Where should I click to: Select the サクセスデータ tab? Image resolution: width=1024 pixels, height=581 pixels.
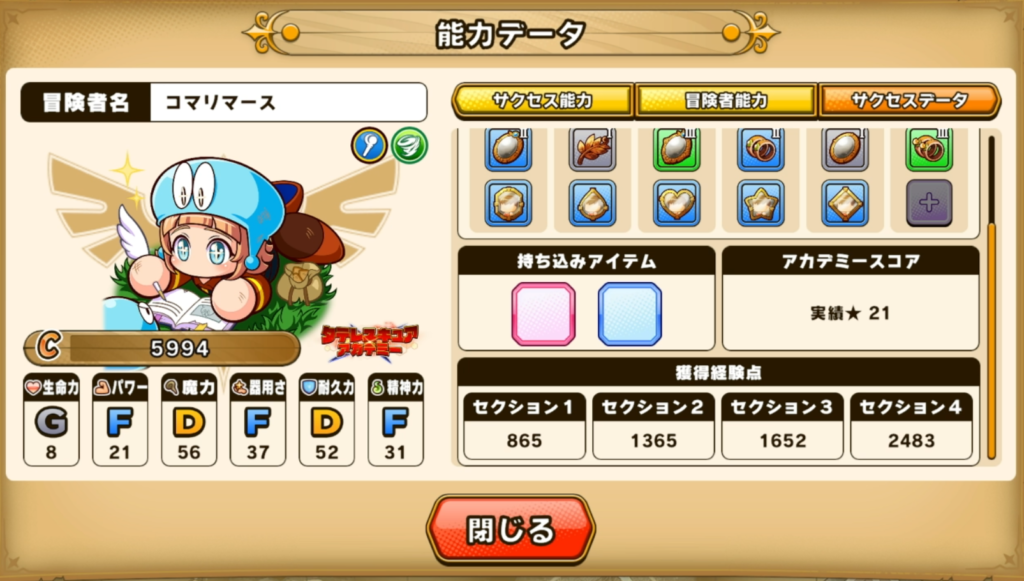coord(909,101)
